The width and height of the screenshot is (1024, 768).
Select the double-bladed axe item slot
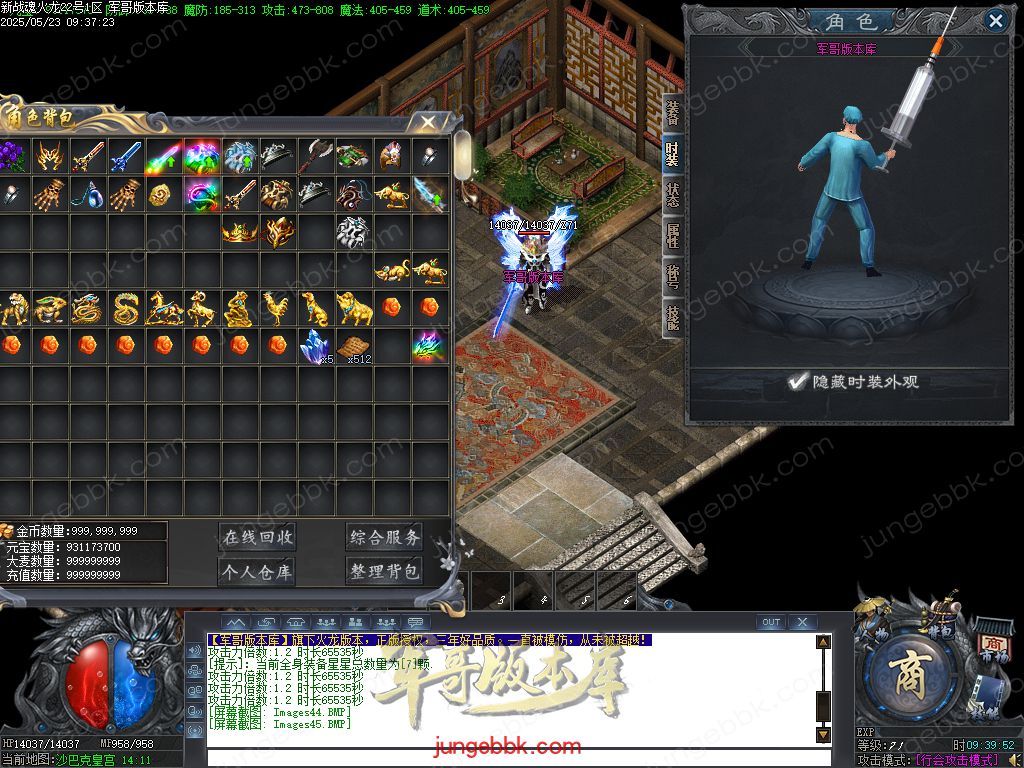coord(314,156)
